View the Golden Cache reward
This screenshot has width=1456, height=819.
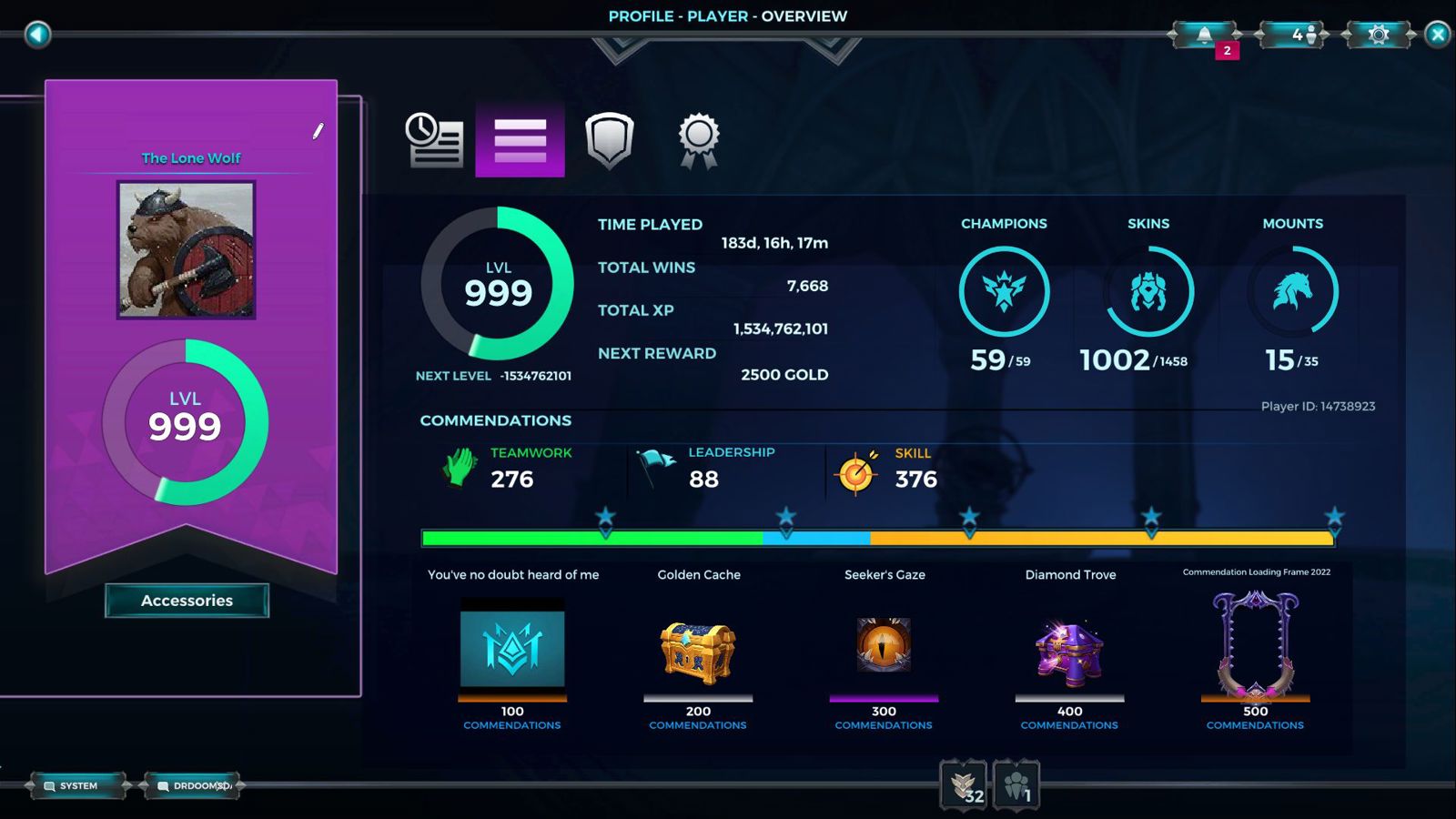click(698, 652)
